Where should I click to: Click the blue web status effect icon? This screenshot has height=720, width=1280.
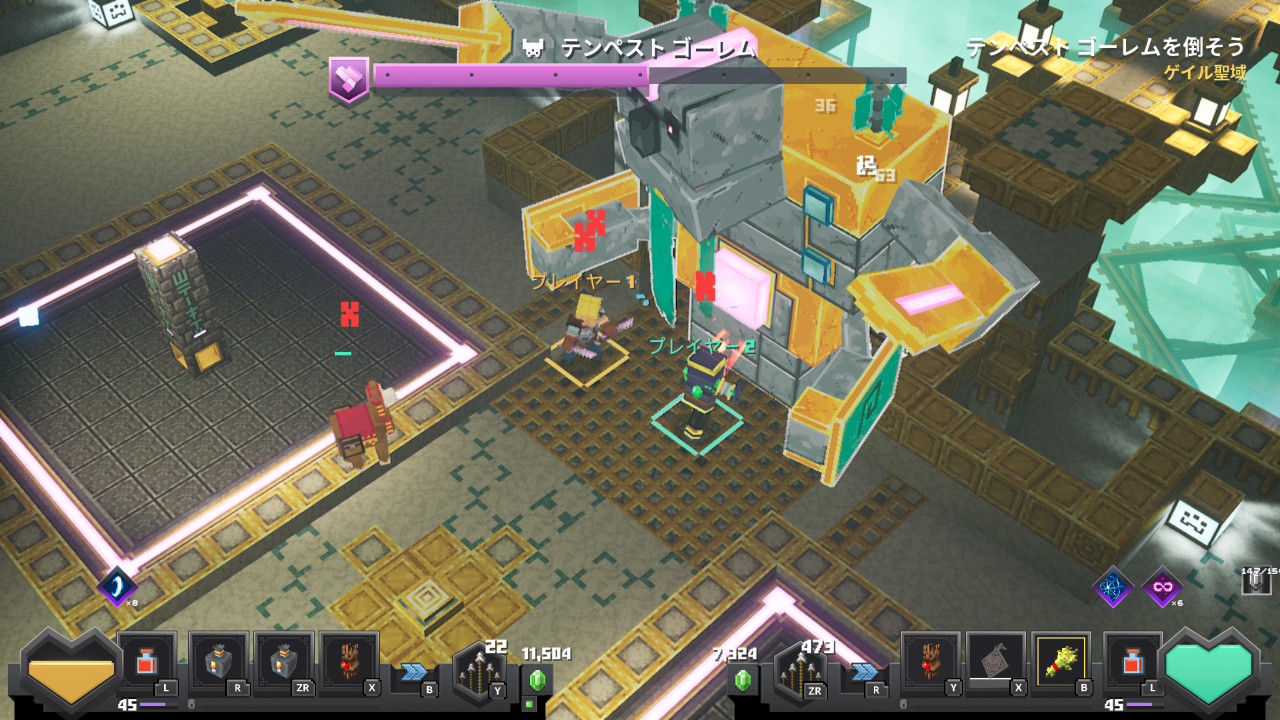coord(1112,586)
